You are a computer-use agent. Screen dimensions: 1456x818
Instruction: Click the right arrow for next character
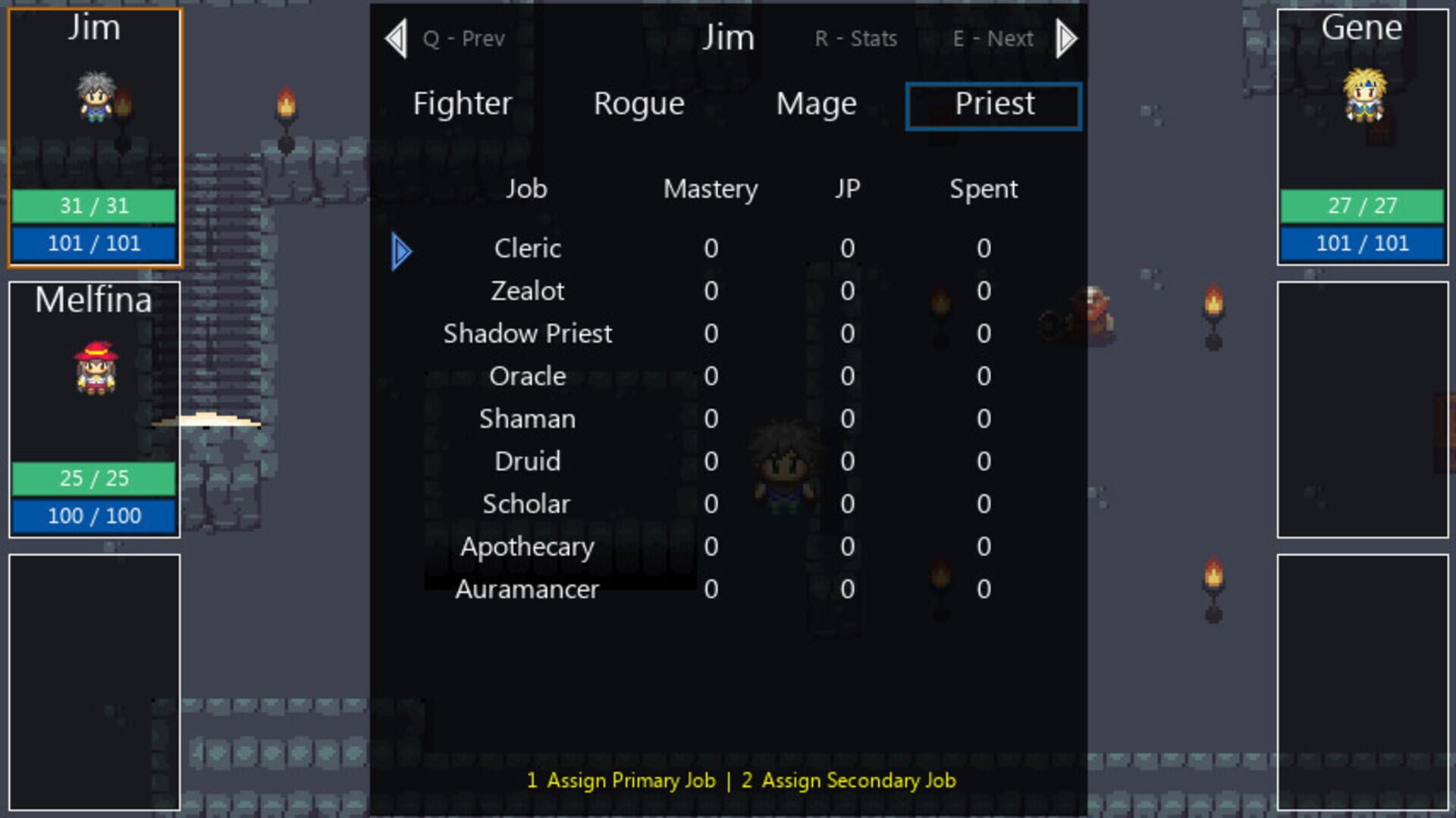click(x=1065, y=38)
